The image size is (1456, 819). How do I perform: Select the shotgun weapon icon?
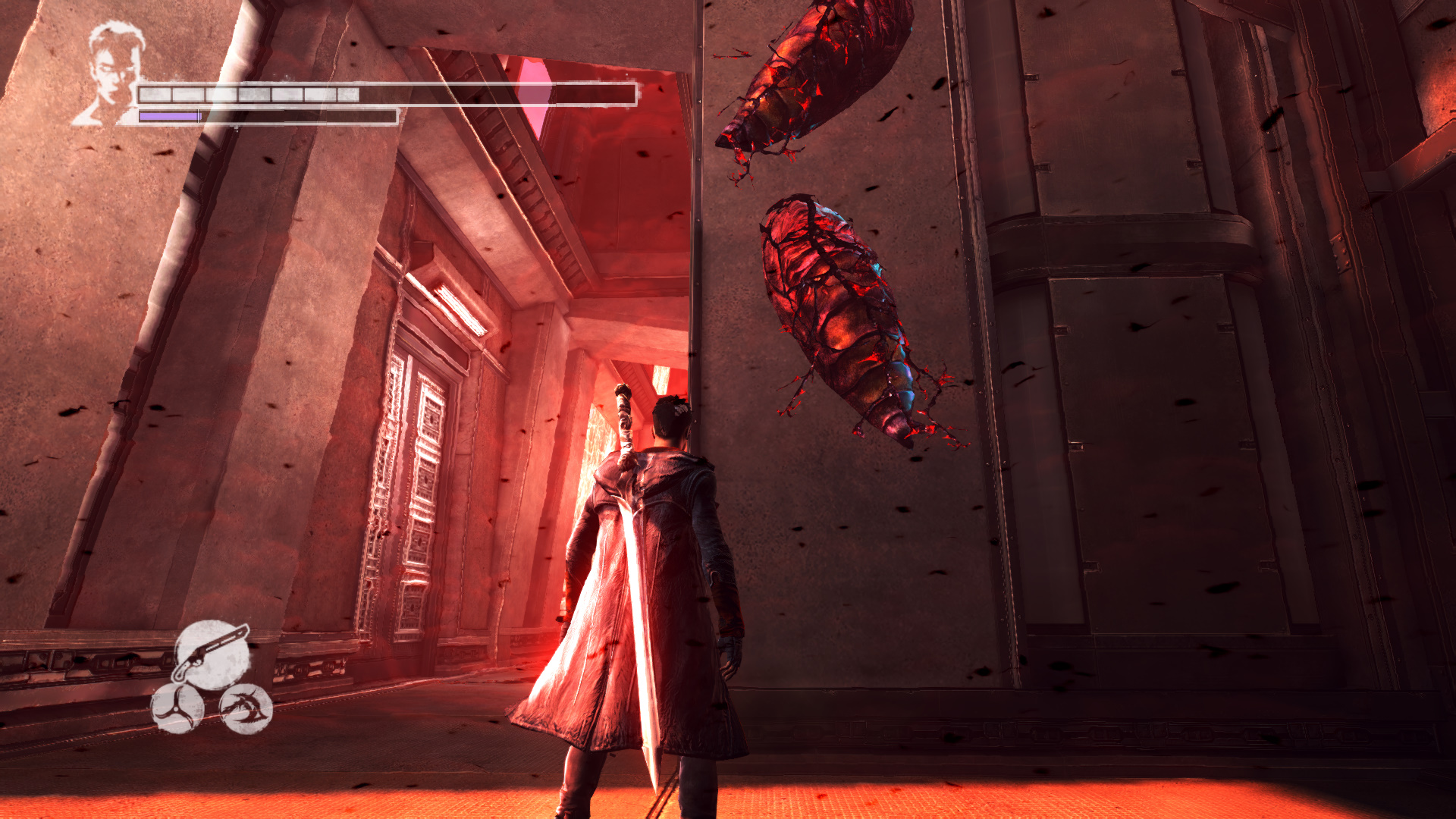pos(212,654)
